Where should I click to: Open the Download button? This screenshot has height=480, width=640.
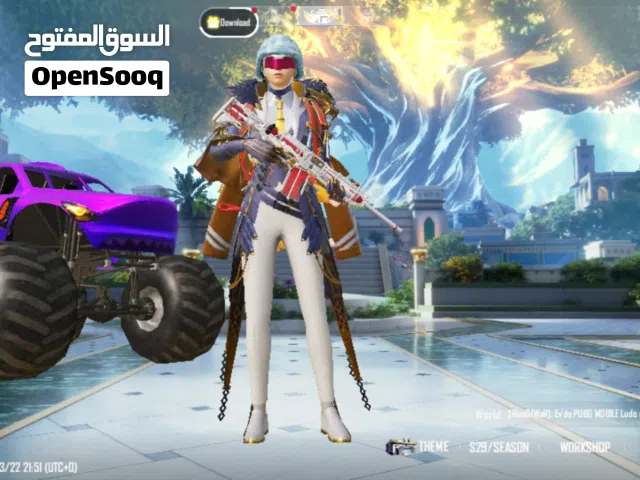tap(228, 21)
